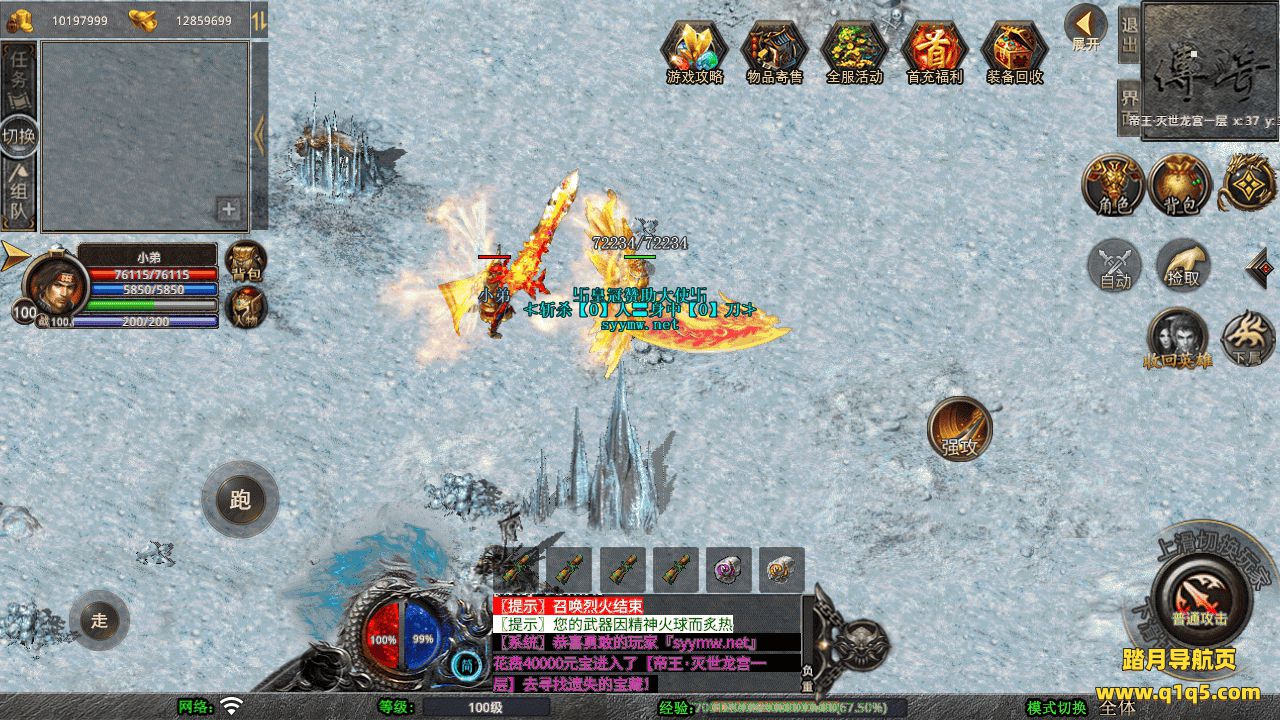Tap the 捡取 pickup button
This screenshot has width=1280, height=720.
tap(1183, 266)
